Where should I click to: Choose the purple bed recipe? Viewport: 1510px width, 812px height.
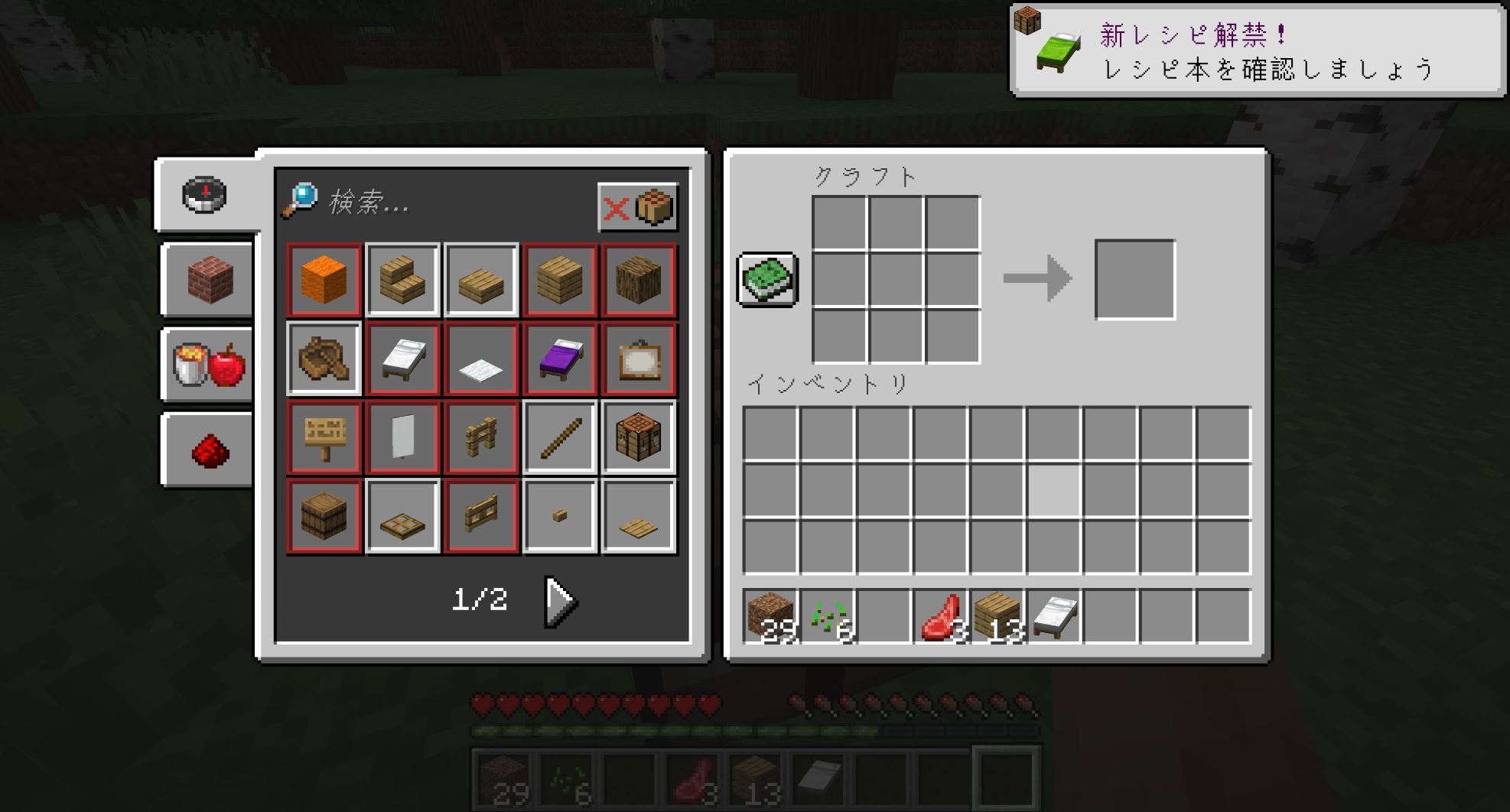(560, 359)
